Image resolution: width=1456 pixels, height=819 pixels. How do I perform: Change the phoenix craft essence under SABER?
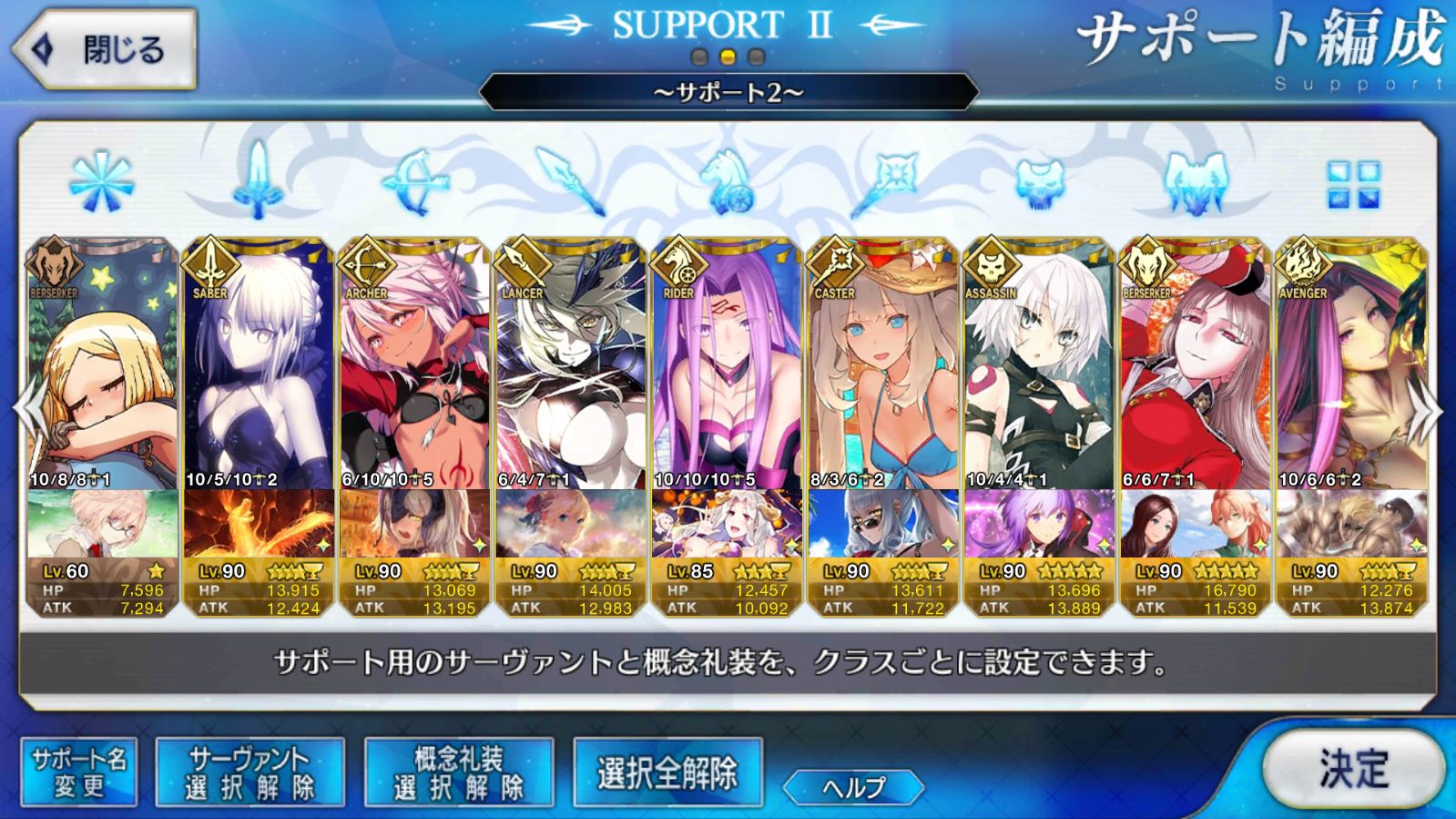[259, 523]
